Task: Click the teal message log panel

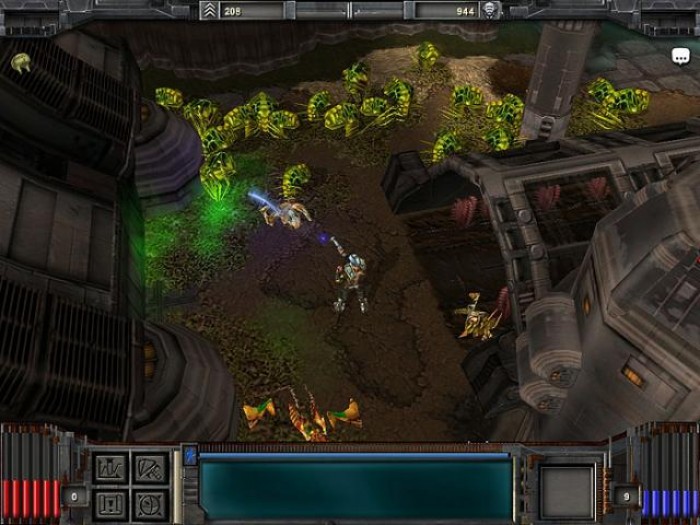Action: (355, 490)
